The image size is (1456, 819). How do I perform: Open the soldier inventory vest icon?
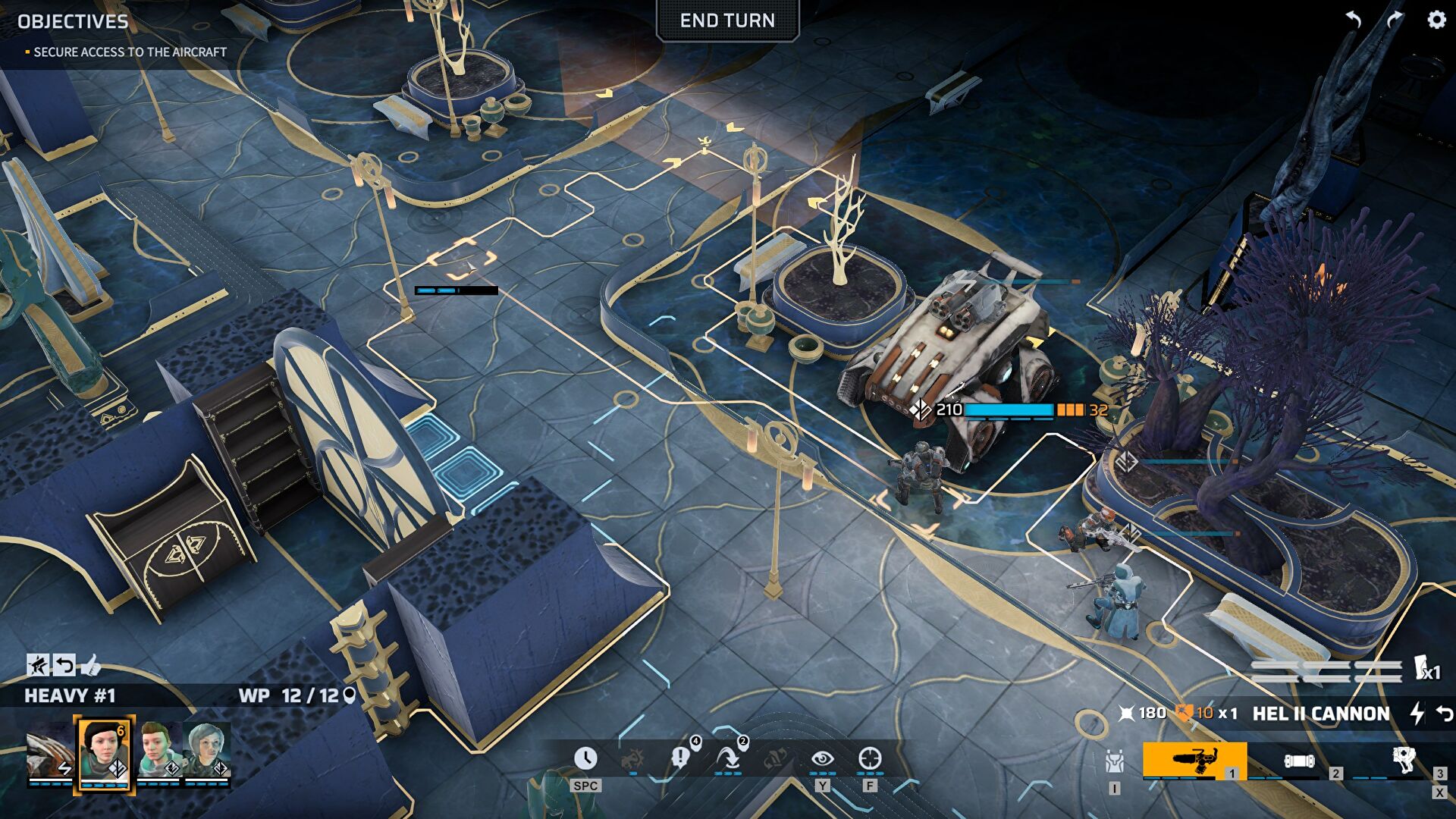click(1114, 761)
